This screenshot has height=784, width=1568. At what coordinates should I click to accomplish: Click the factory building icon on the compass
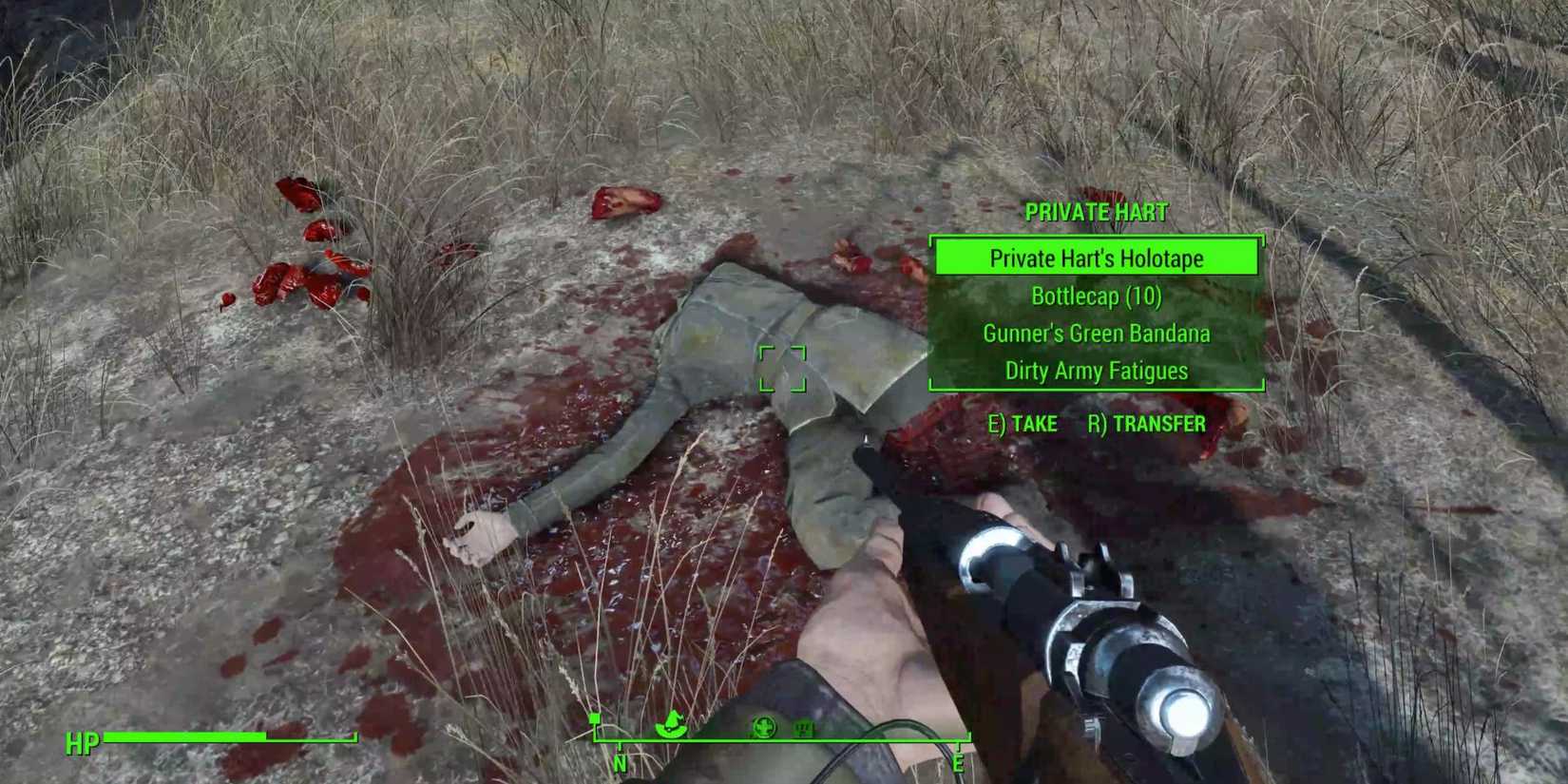pos(804,728)
